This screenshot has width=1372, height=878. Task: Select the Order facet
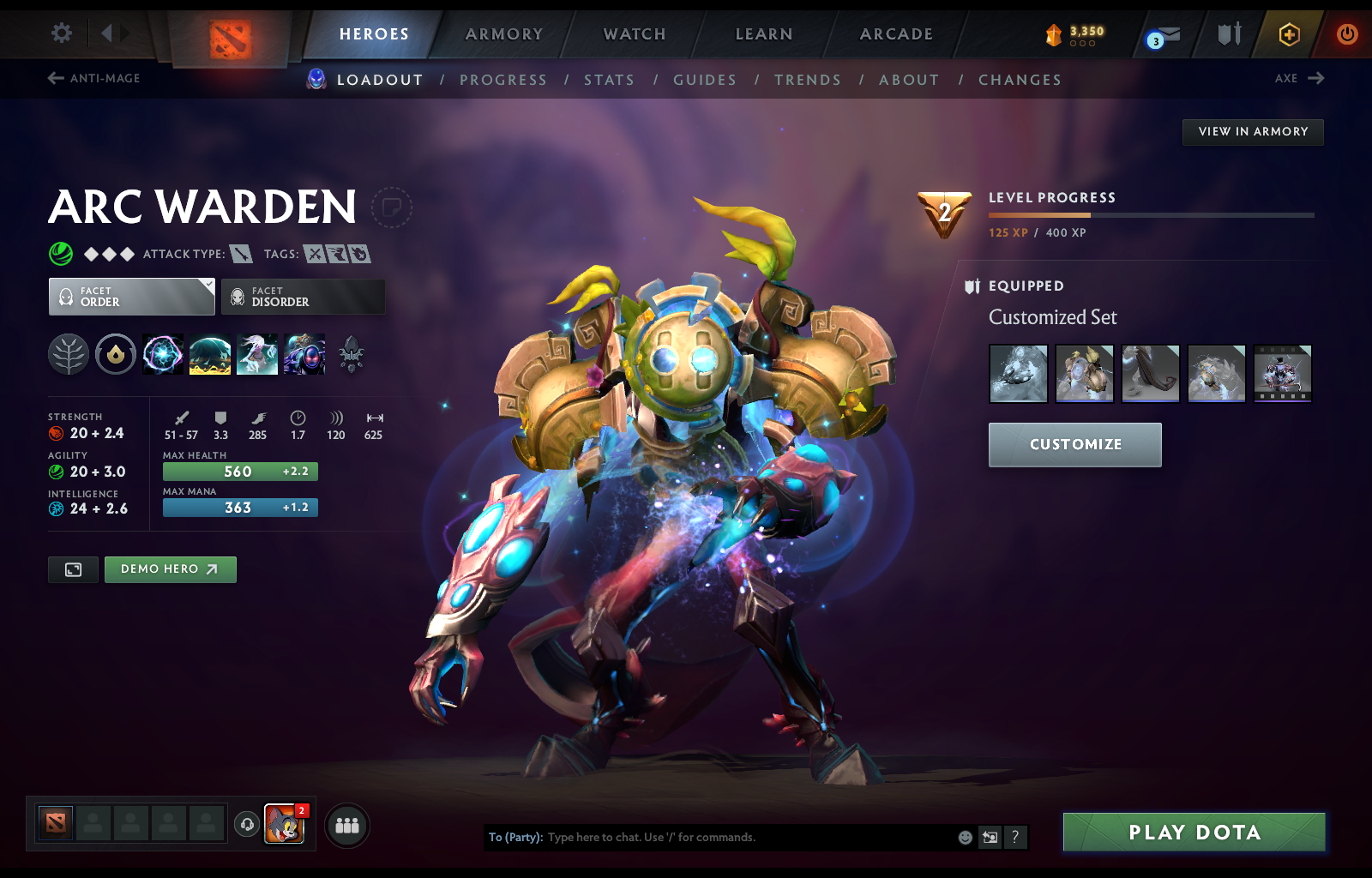point(130,296)
